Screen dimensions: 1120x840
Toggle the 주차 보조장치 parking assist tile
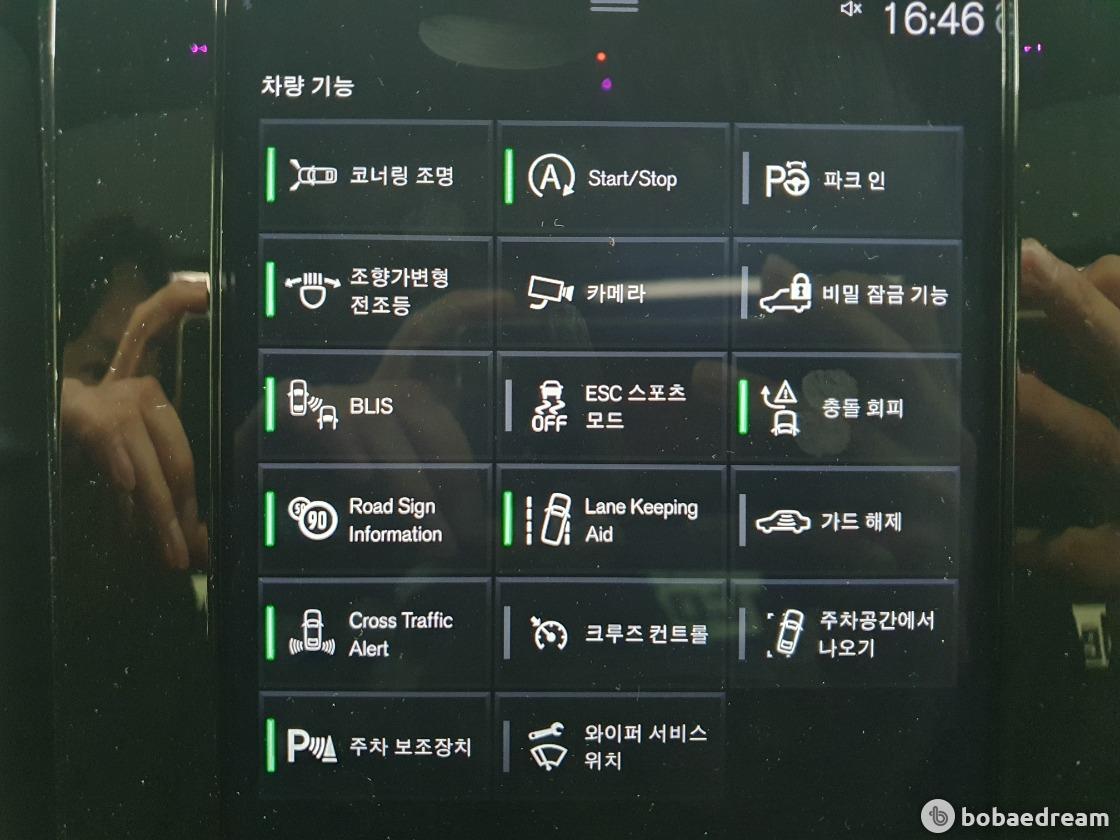pyautogui.click(x=376, y=746)
